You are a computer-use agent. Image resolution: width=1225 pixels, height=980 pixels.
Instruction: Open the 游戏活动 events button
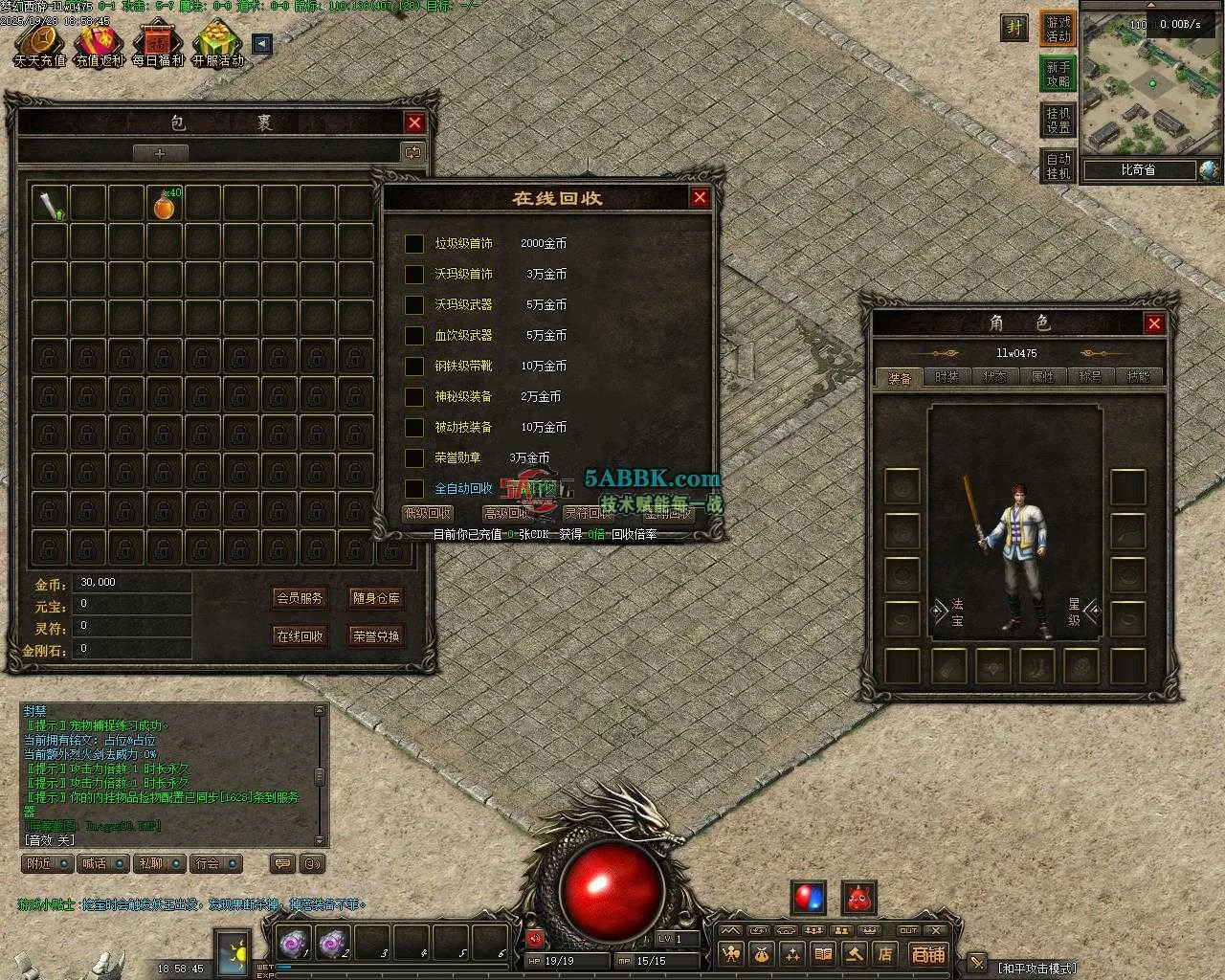[1058, 29]
